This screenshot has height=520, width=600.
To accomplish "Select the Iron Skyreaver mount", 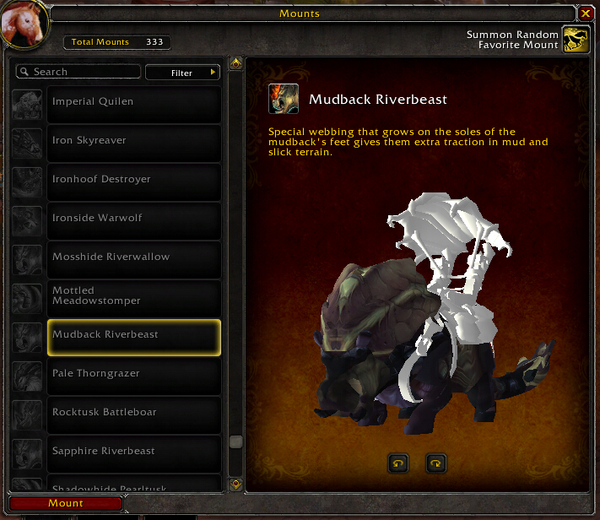I will [134, 141].
